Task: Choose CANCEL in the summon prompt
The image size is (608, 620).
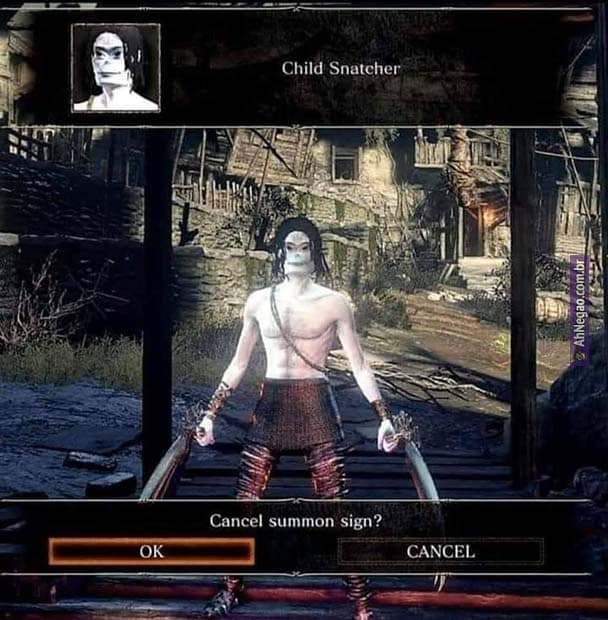Action: pyautogui.click(x=440, y=551)
